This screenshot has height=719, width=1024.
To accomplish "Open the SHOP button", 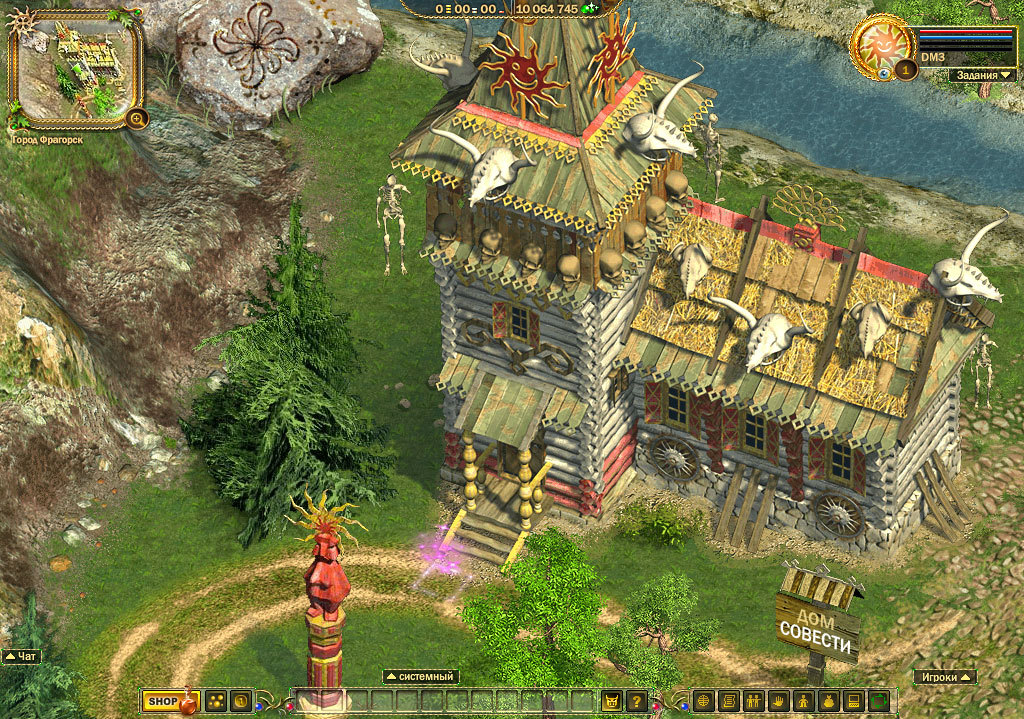I will point(162,702).
